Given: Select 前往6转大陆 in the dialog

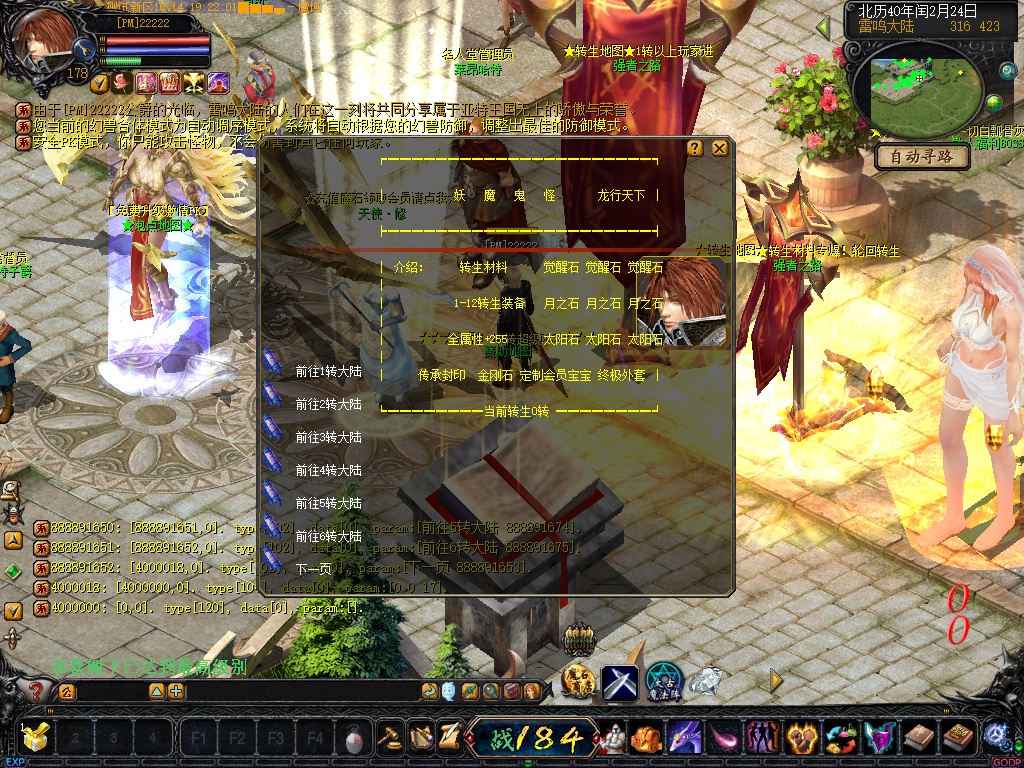Looking at the screenshot, I should click(x=328, y=536).
